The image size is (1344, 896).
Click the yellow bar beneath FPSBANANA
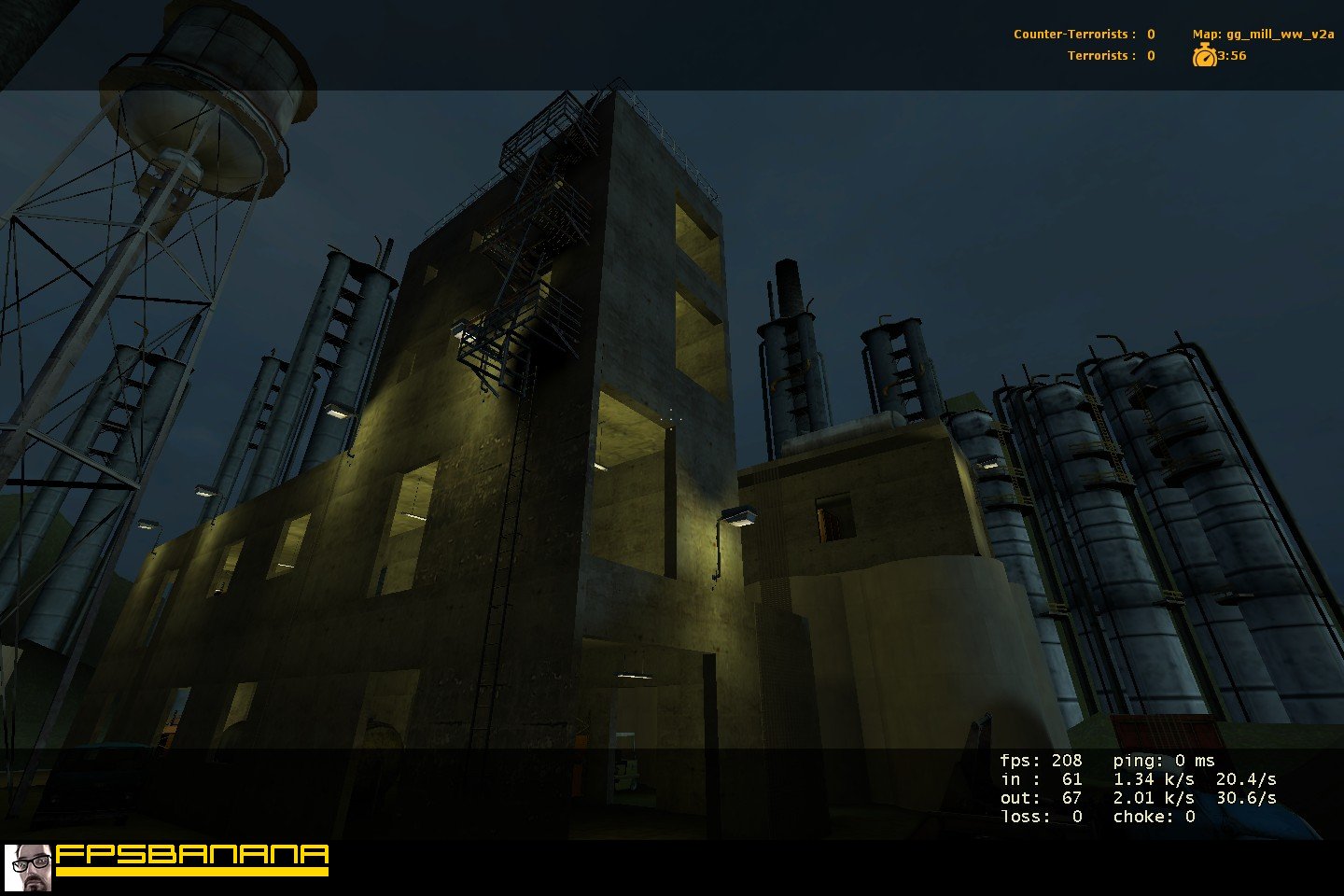[x=191, y=871]
